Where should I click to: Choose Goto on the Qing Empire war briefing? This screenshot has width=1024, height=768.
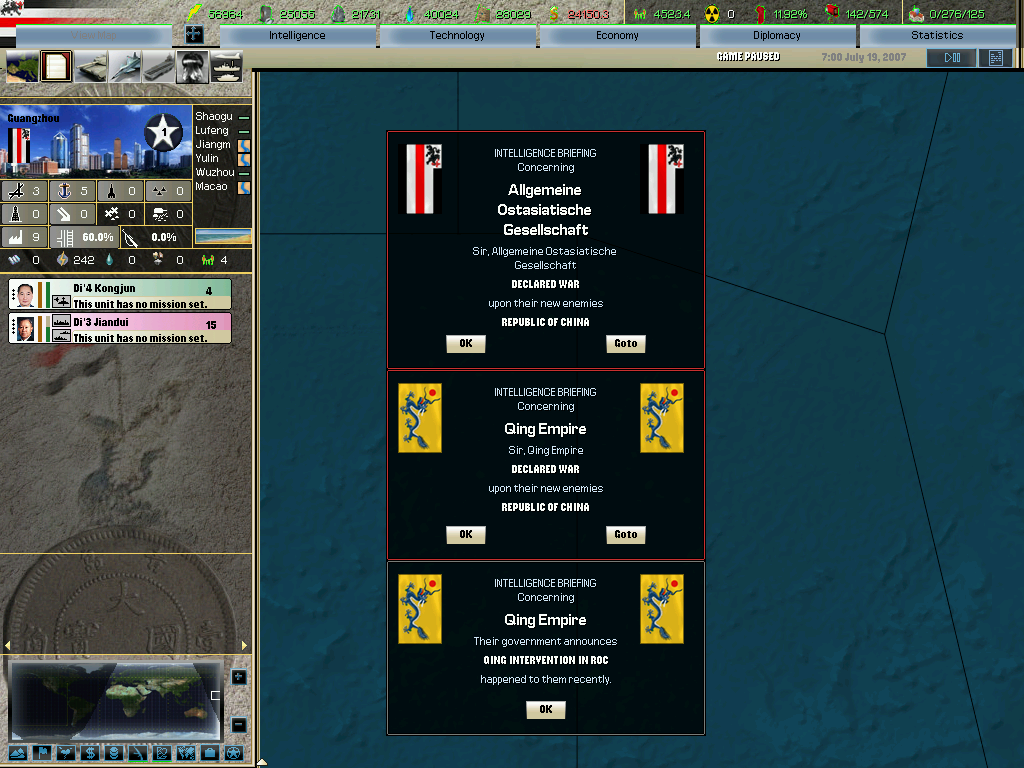625,535
